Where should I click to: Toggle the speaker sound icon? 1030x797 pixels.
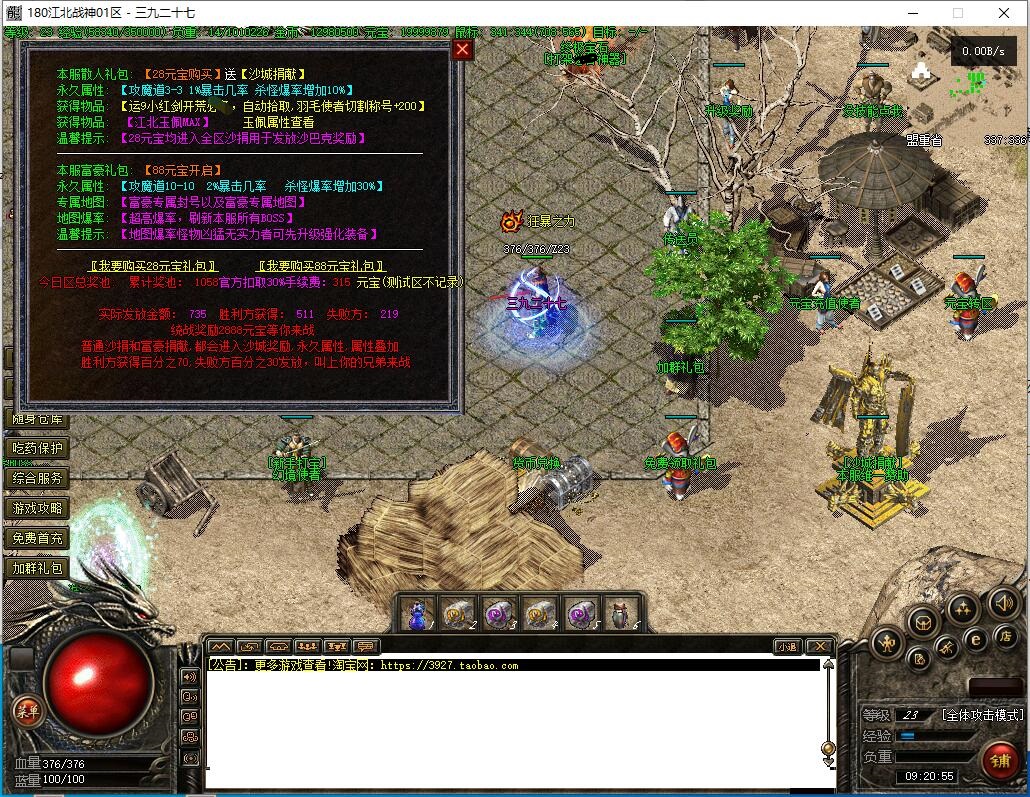click(x=1003, y=602)
